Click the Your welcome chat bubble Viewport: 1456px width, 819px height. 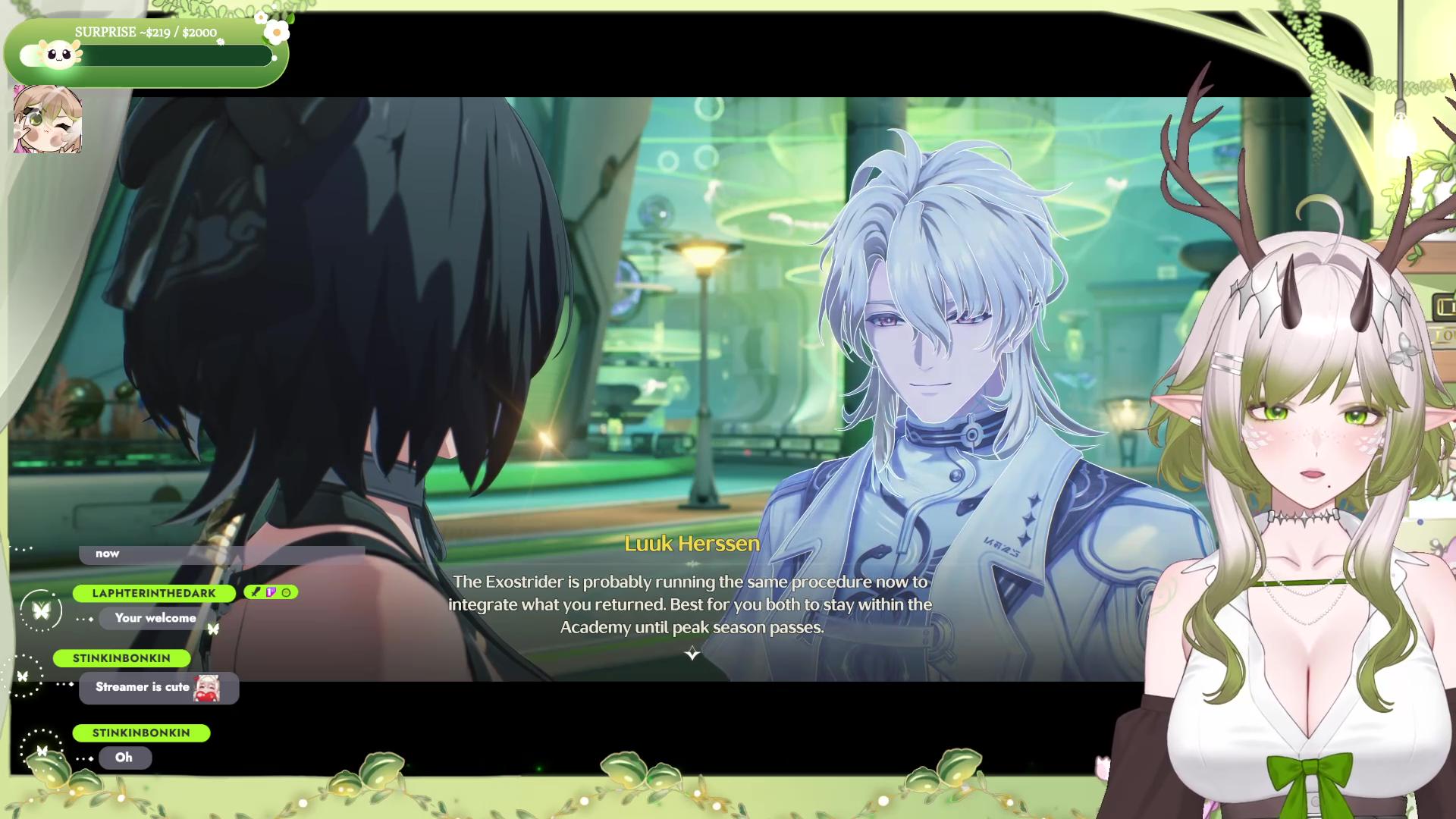154,618
